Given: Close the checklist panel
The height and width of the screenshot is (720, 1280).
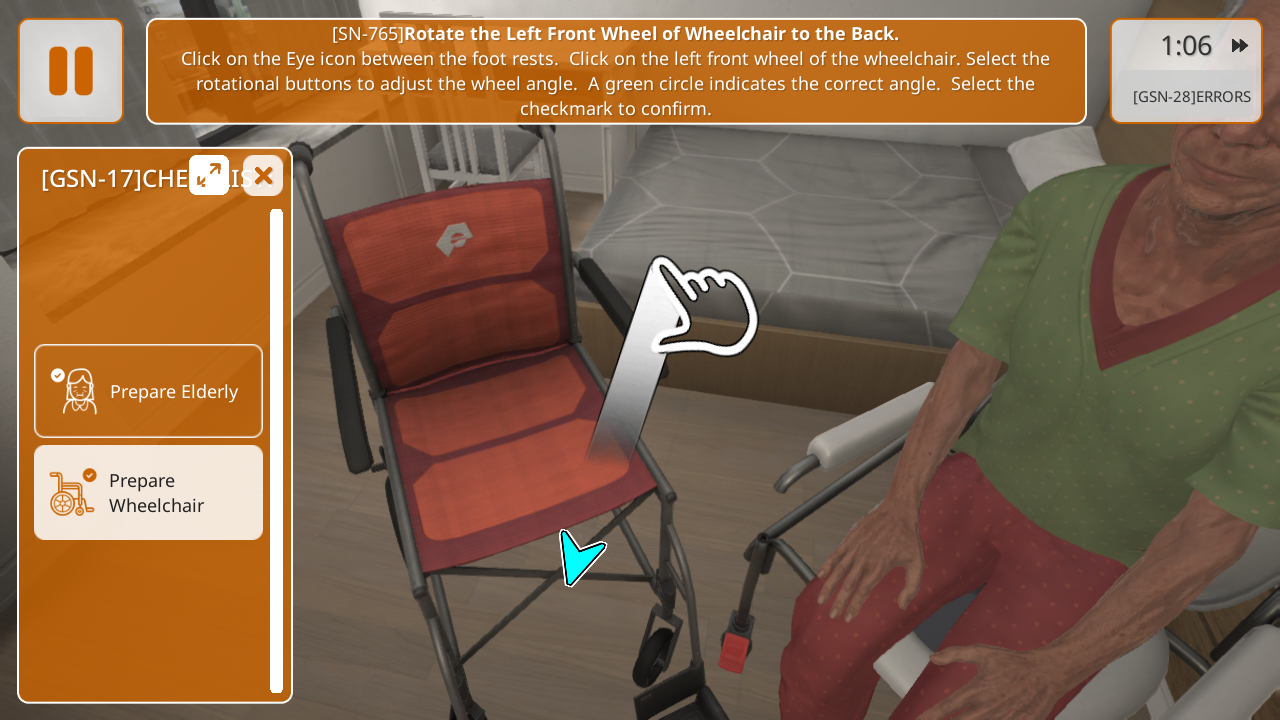Looking at the screenshot, I should (x=263, y=176).
